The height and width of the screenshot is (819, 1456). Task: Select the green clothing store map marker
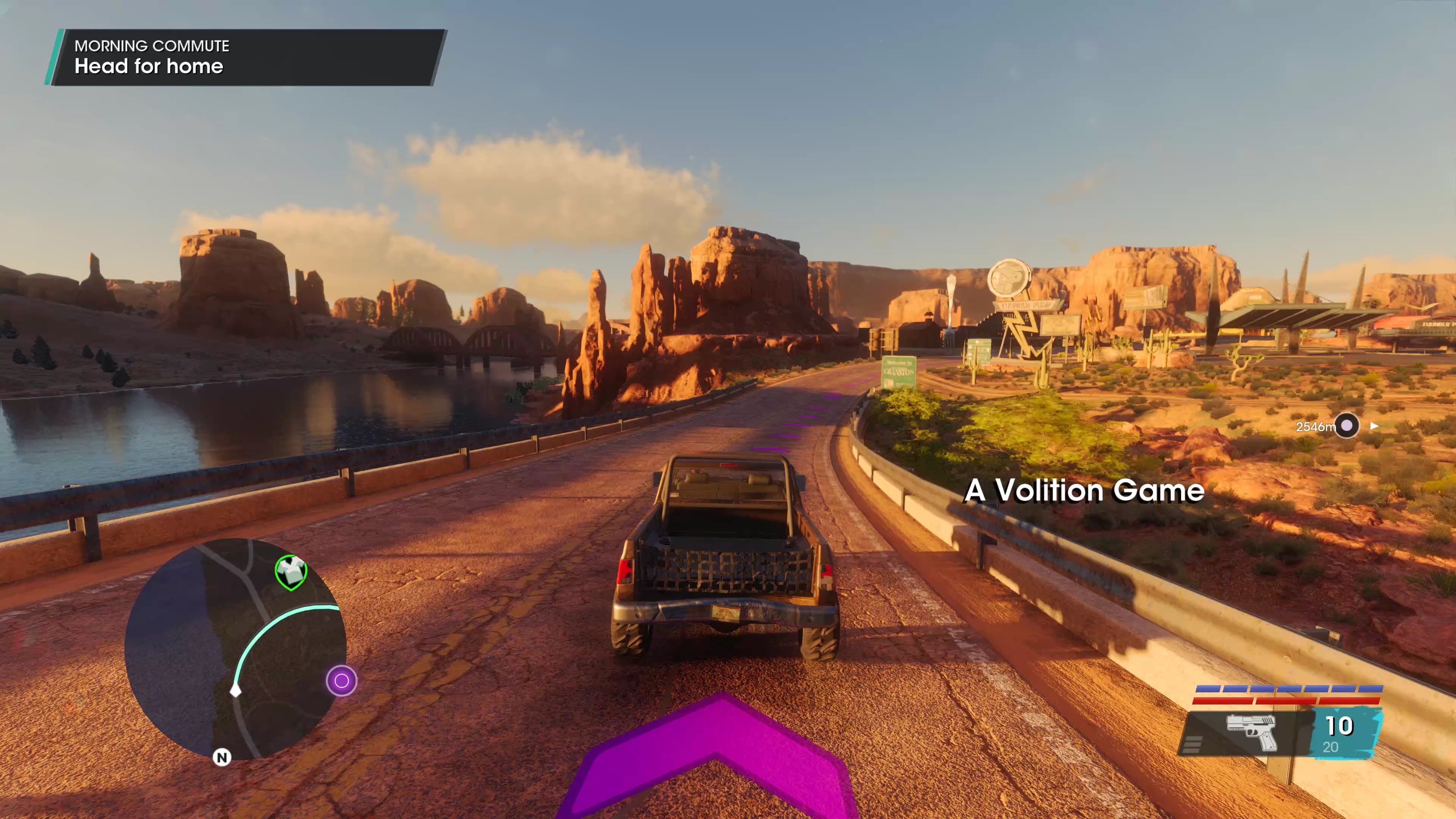(x=291, y=571)
